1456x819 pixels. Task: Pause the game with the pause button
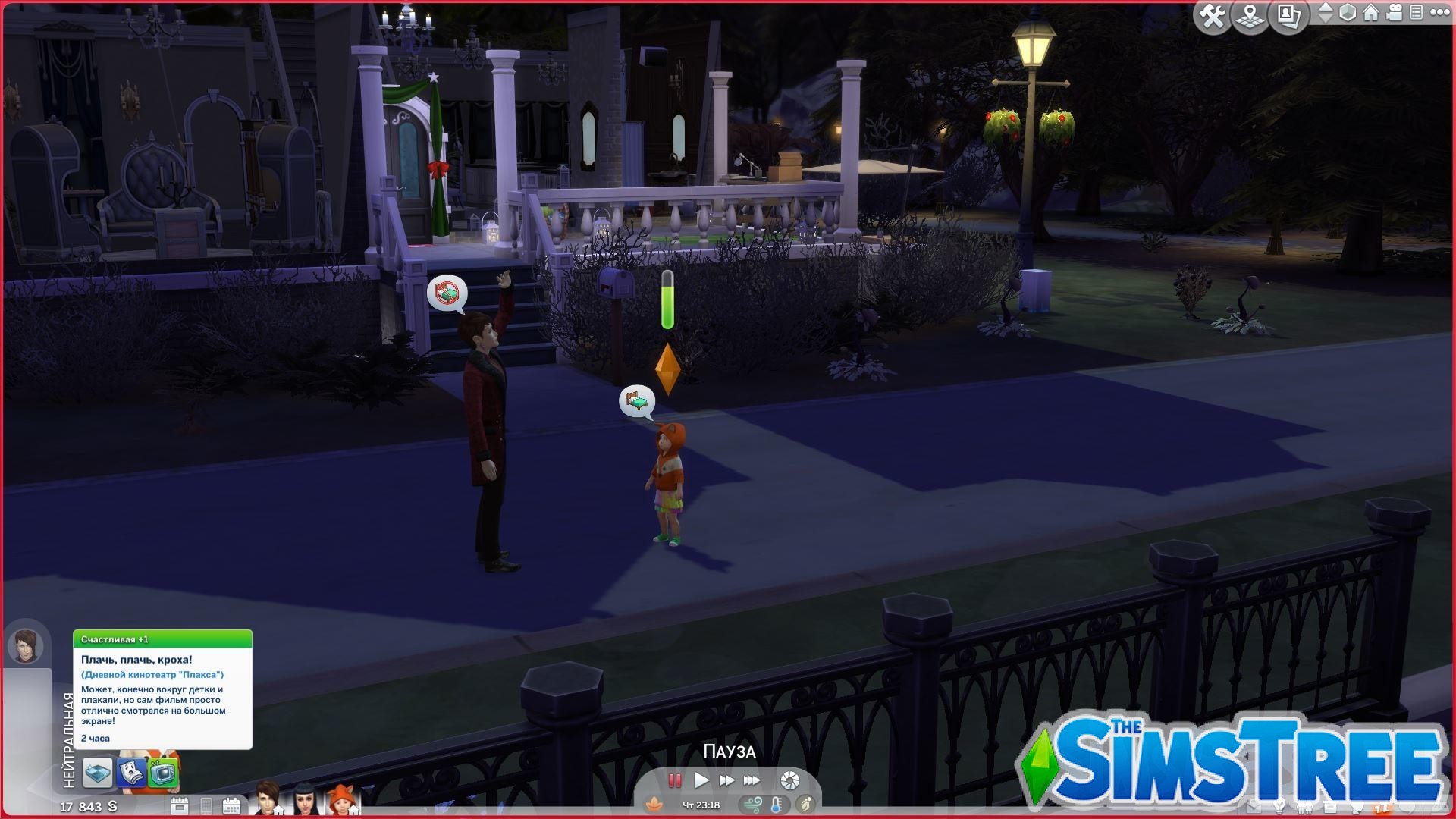(674, 780)
